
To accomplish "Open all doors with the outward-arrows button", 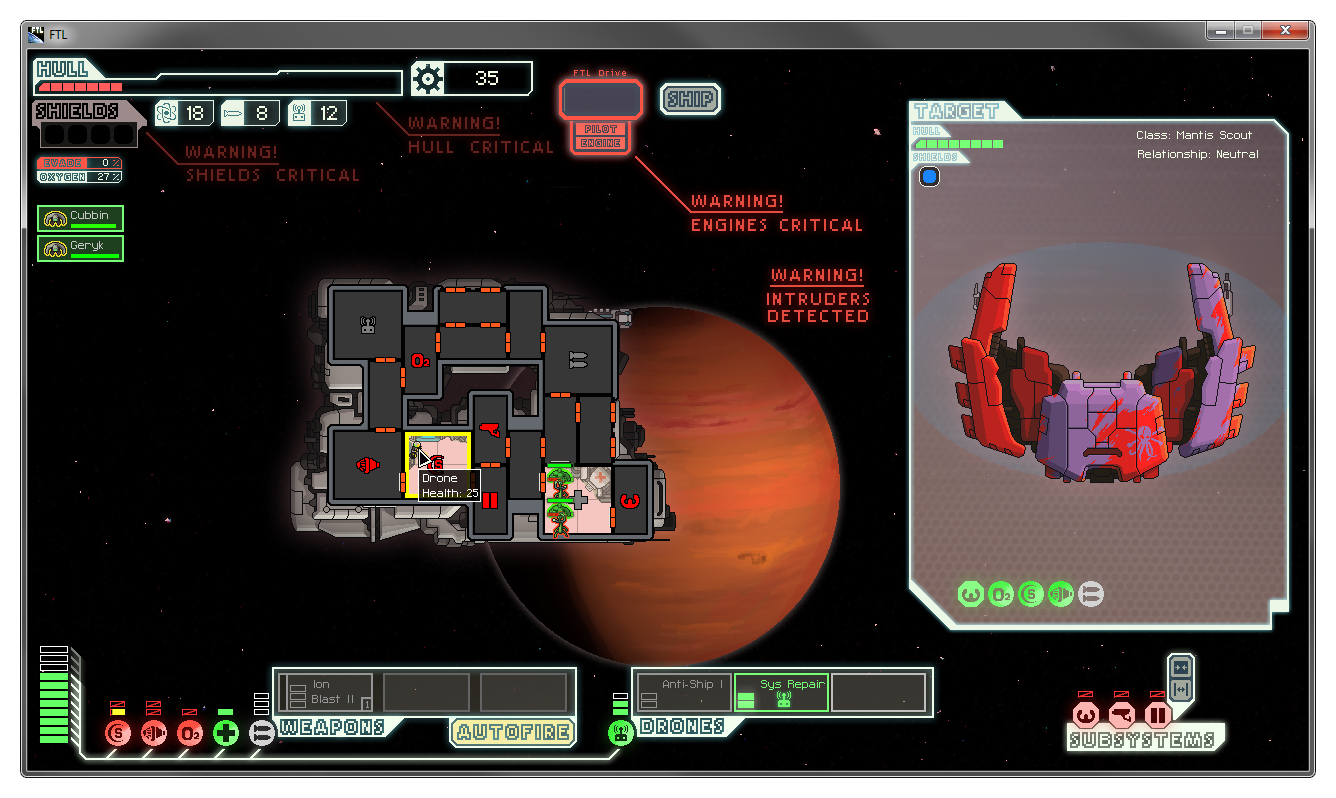I will (1181, 689).
